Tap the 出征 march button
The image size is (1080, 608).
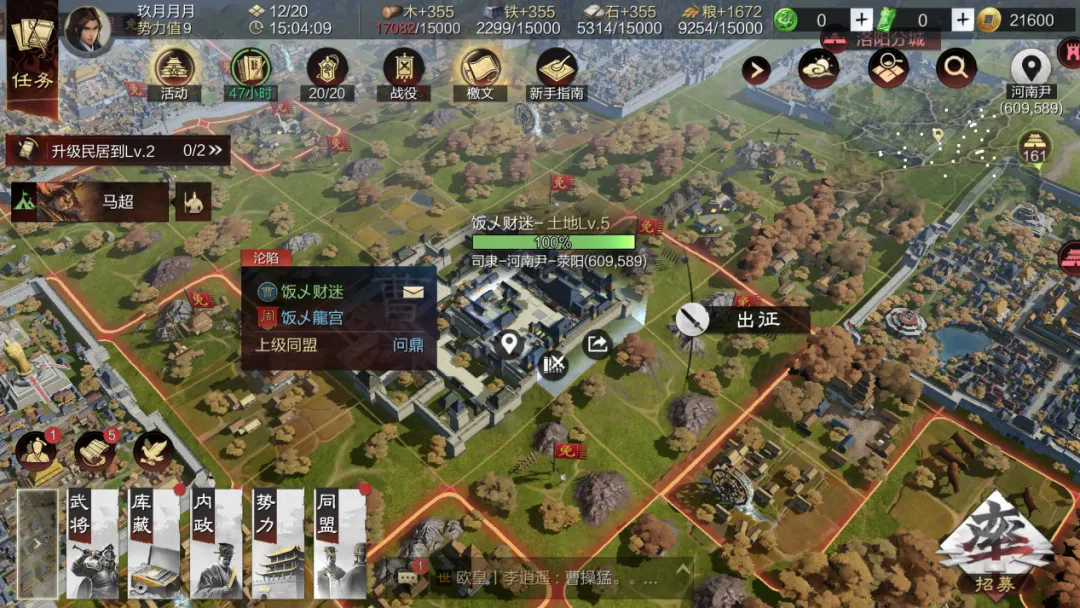pyautogui.click(x=742, y=319)
